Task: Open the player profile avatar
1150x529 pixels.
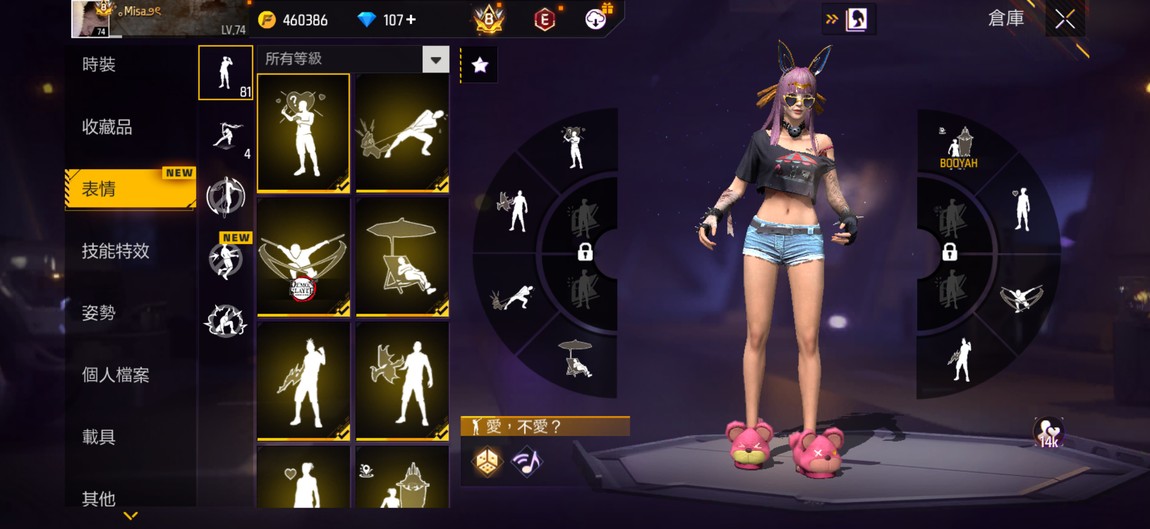Action: 90,18
